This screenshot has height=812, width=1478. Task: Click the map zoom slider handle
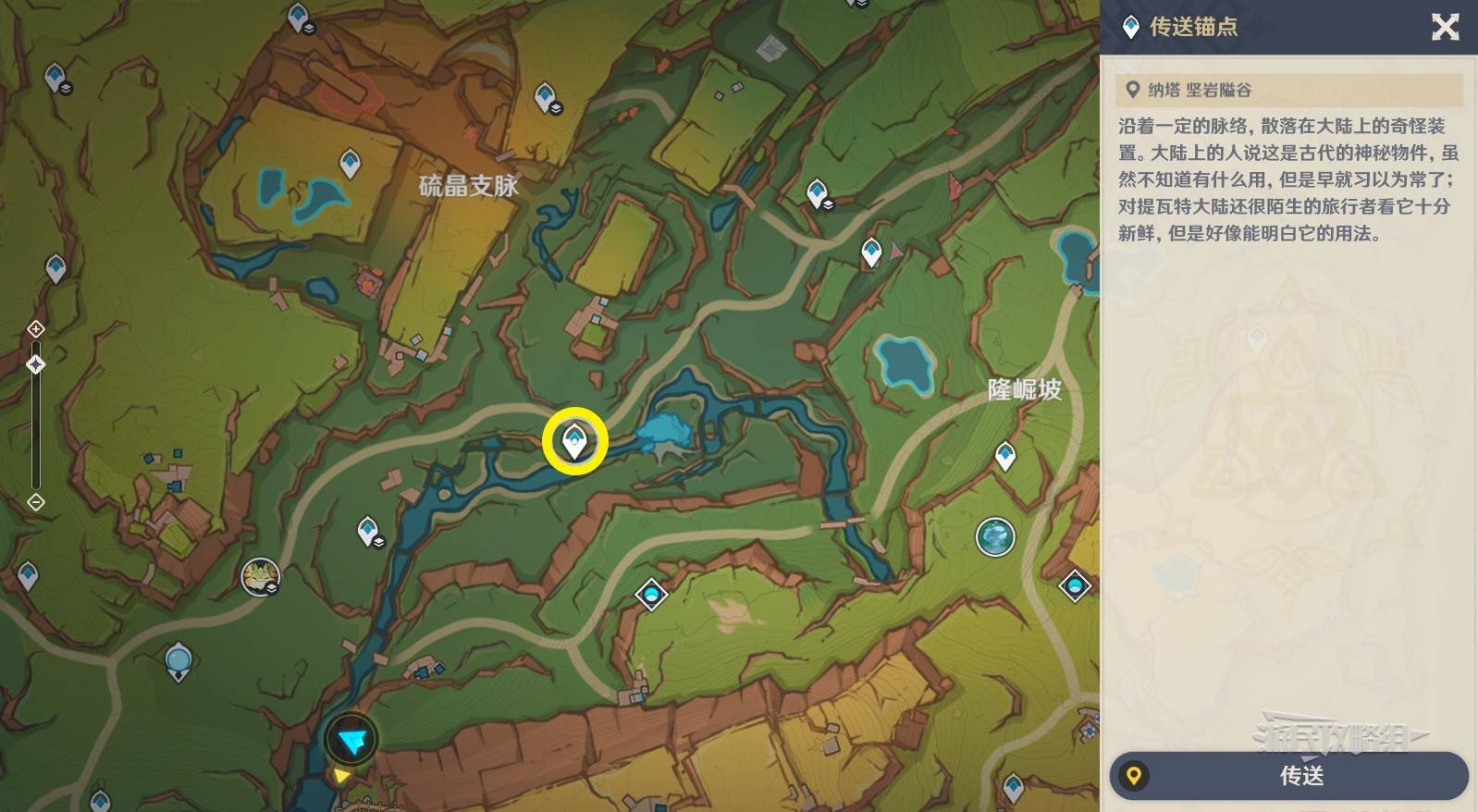(35, 364)
